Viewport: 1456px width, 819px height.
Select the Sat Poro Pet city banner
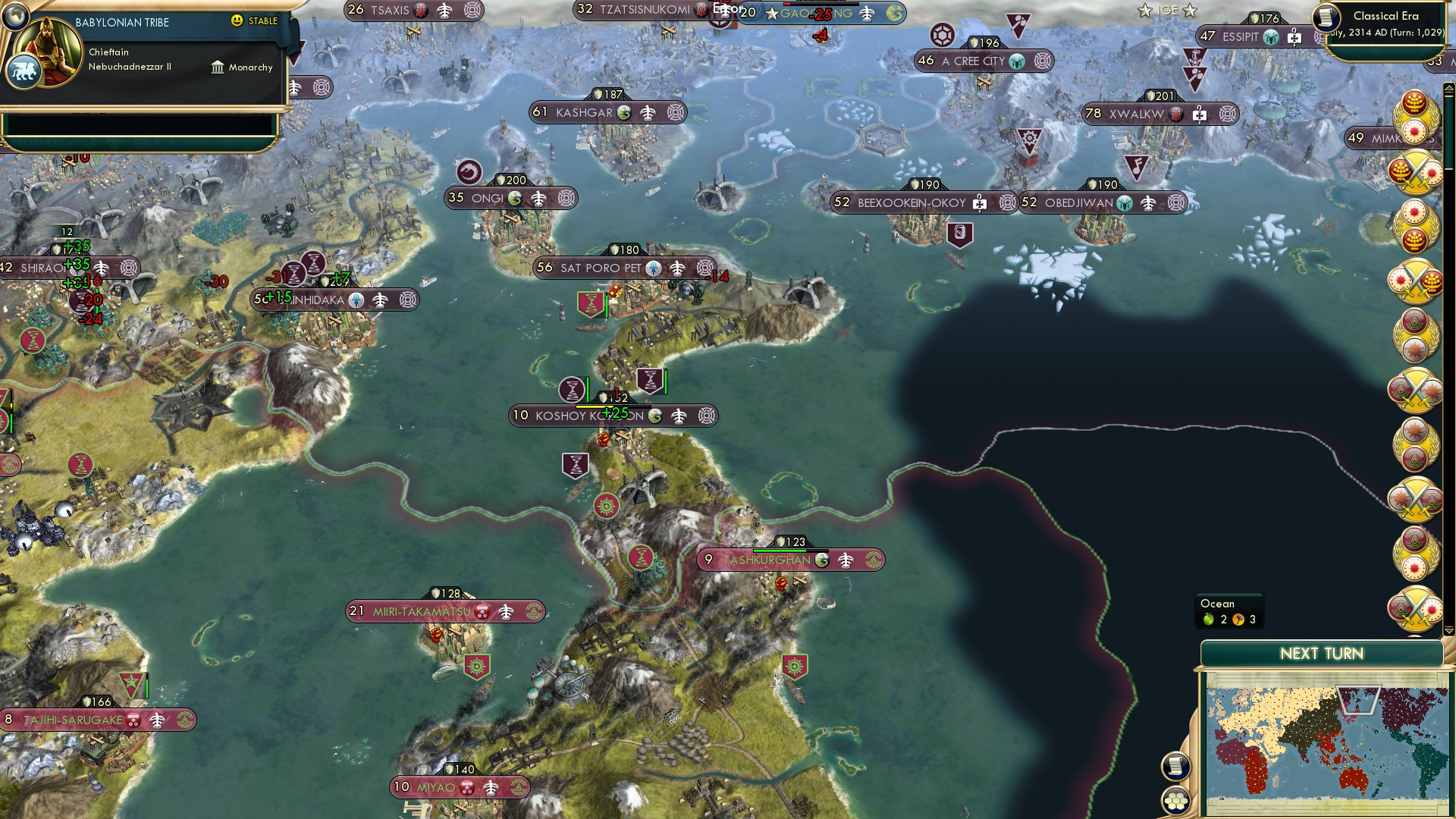(x=599, y=268)
